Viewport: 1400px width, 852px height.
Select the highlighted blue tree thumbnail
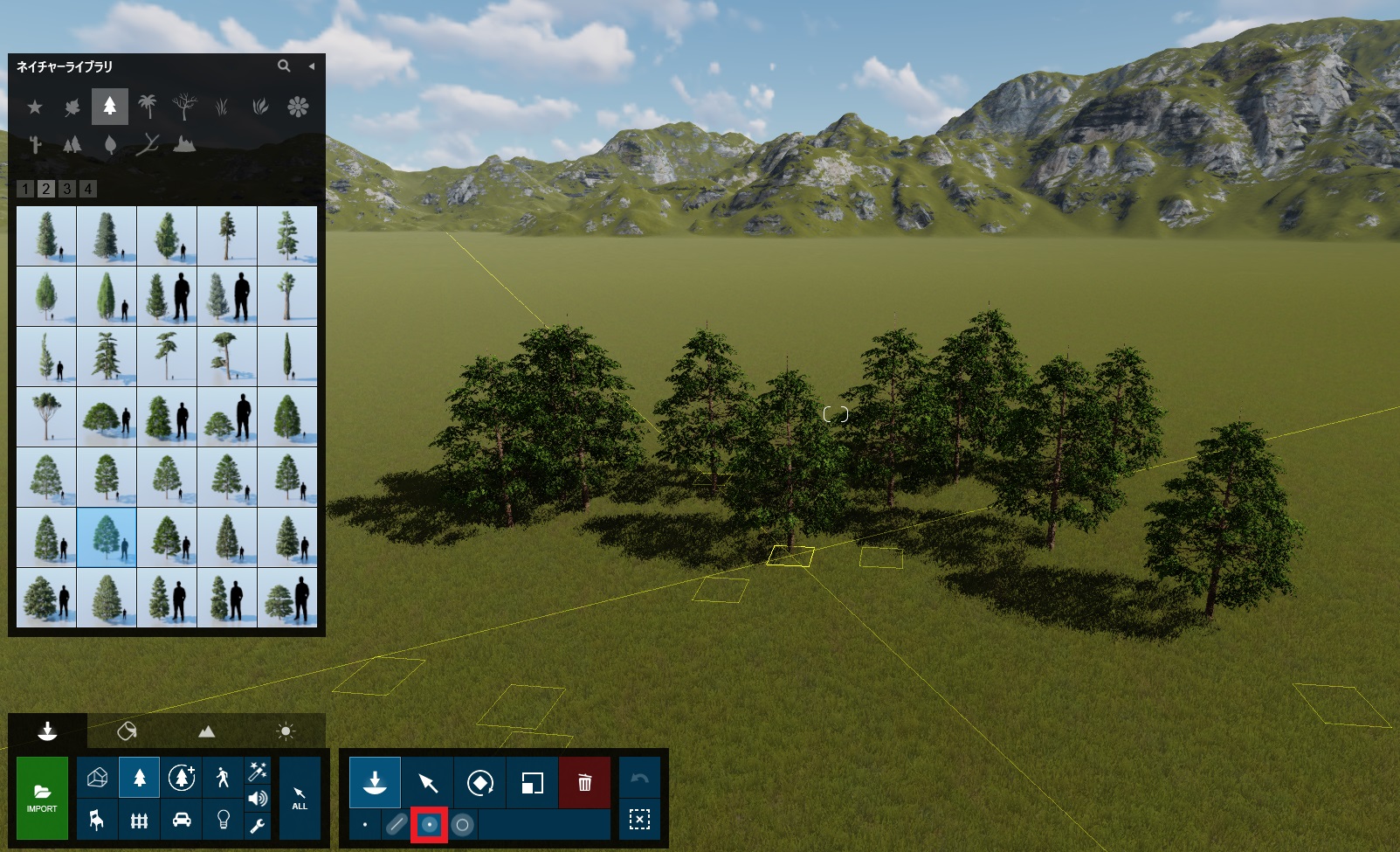[x=107, y=537]
